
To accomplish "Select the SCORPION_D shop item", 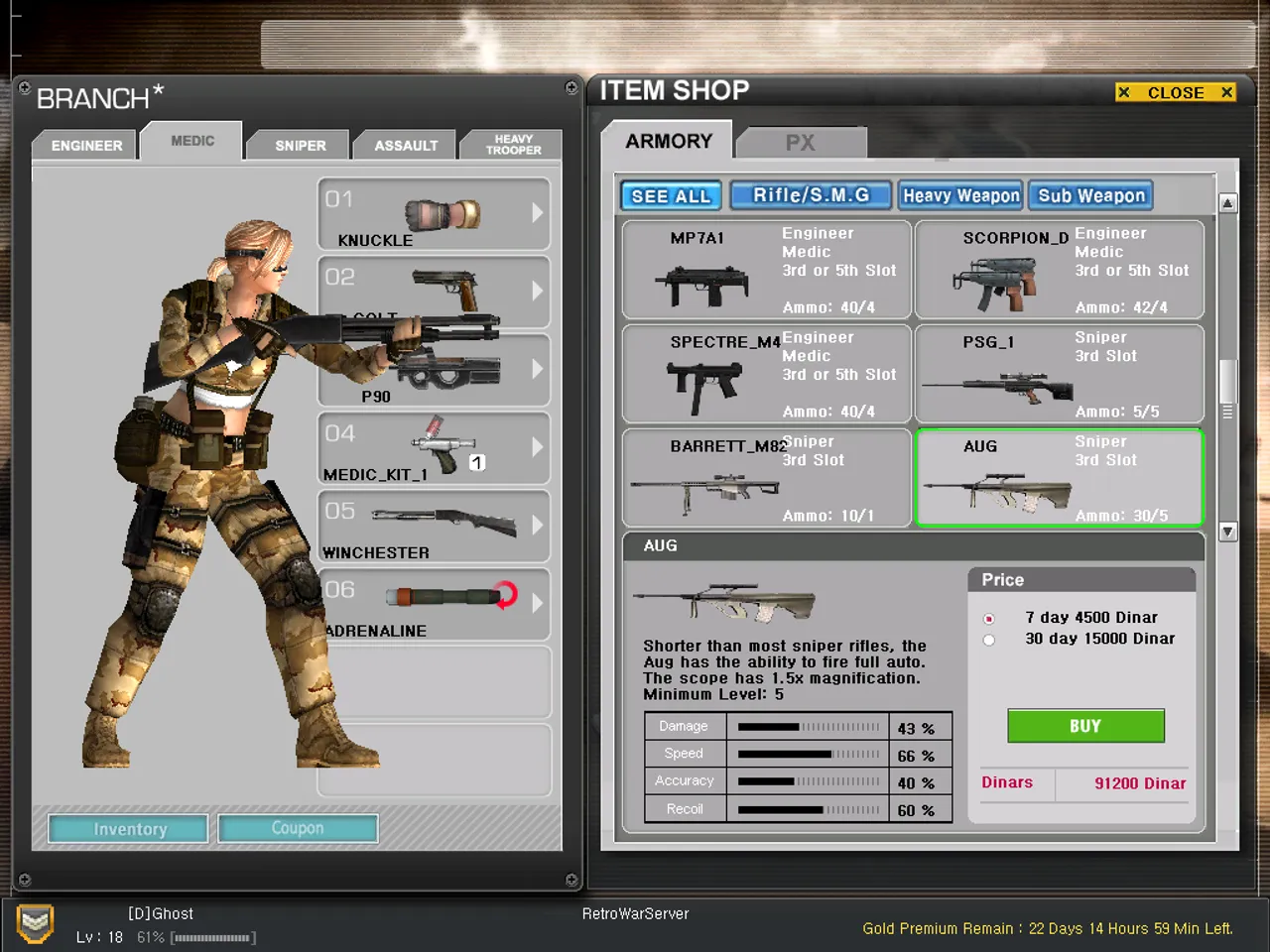I will coord(1059,270).
